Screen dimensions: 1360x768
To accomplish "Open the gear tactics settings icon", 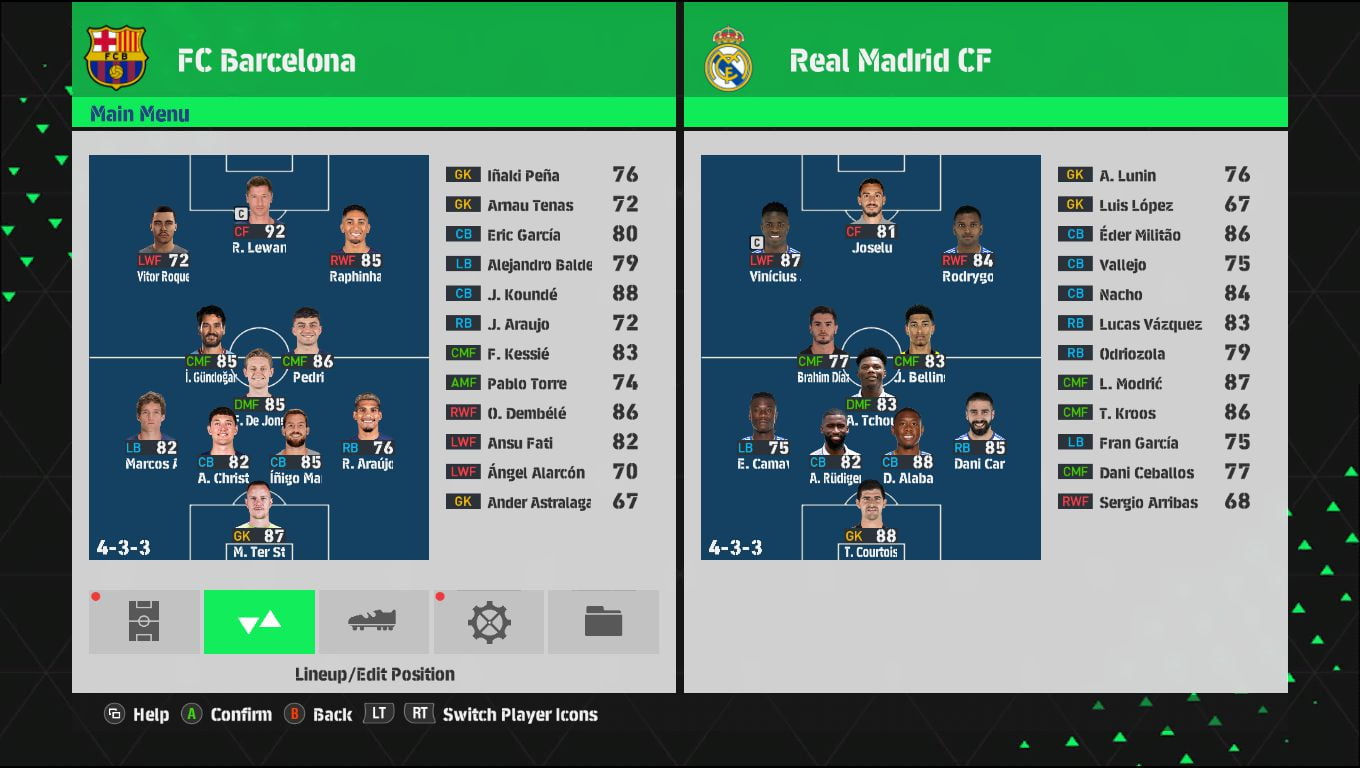I will 489,622.
